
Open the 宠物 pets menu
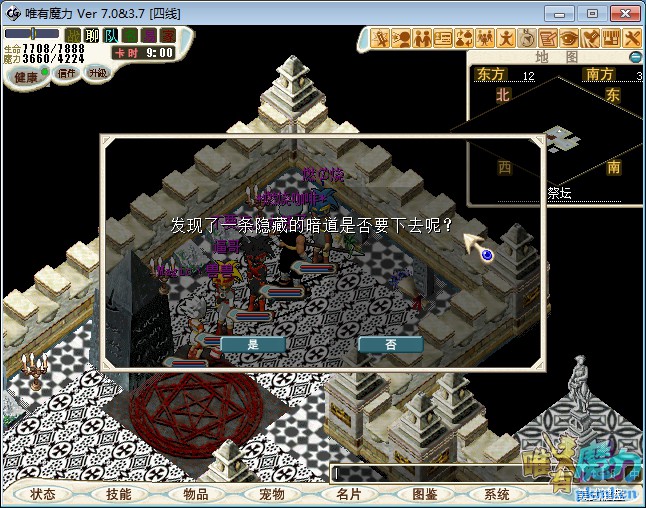[271, 494]
